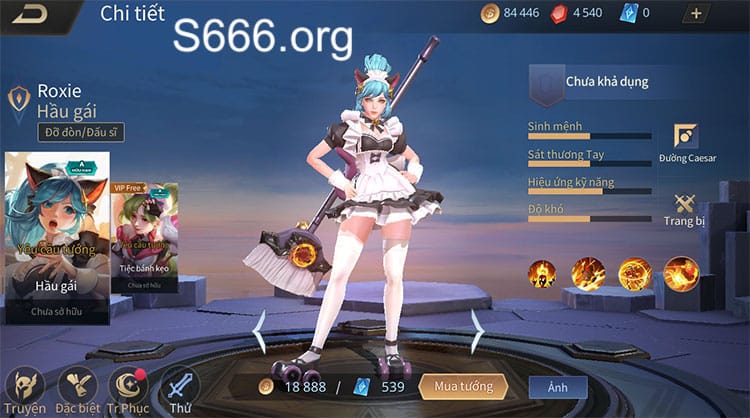
Task: Buy the hero with Mua tướng
Action: click(463, 385)
